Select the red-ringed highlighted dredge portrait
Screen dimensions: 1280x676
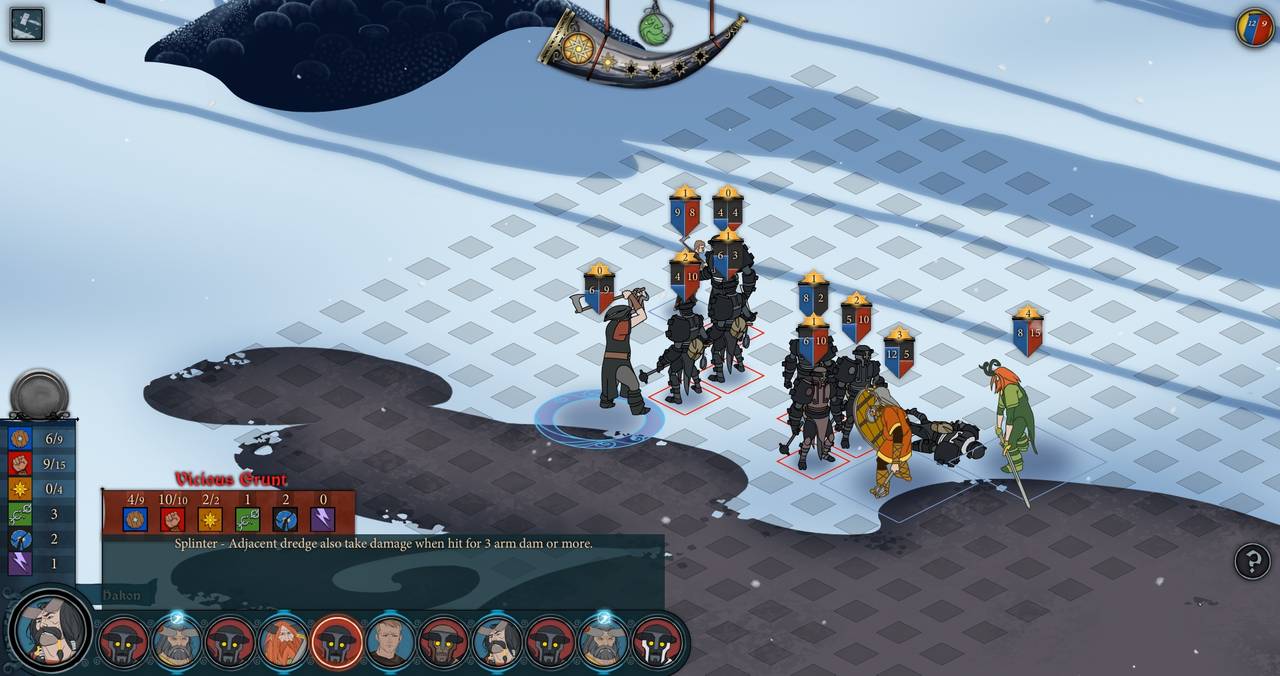click(x=337, y=642)
